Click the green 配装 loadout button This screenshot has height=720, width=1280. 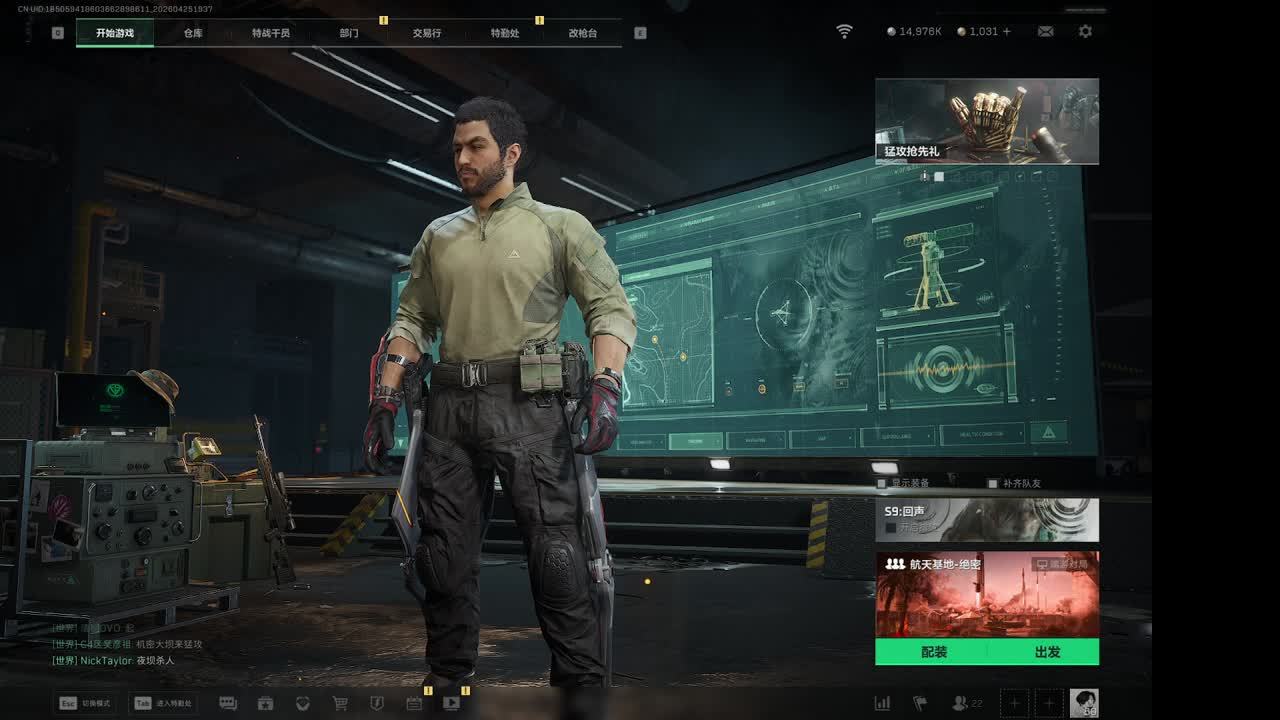933,652
